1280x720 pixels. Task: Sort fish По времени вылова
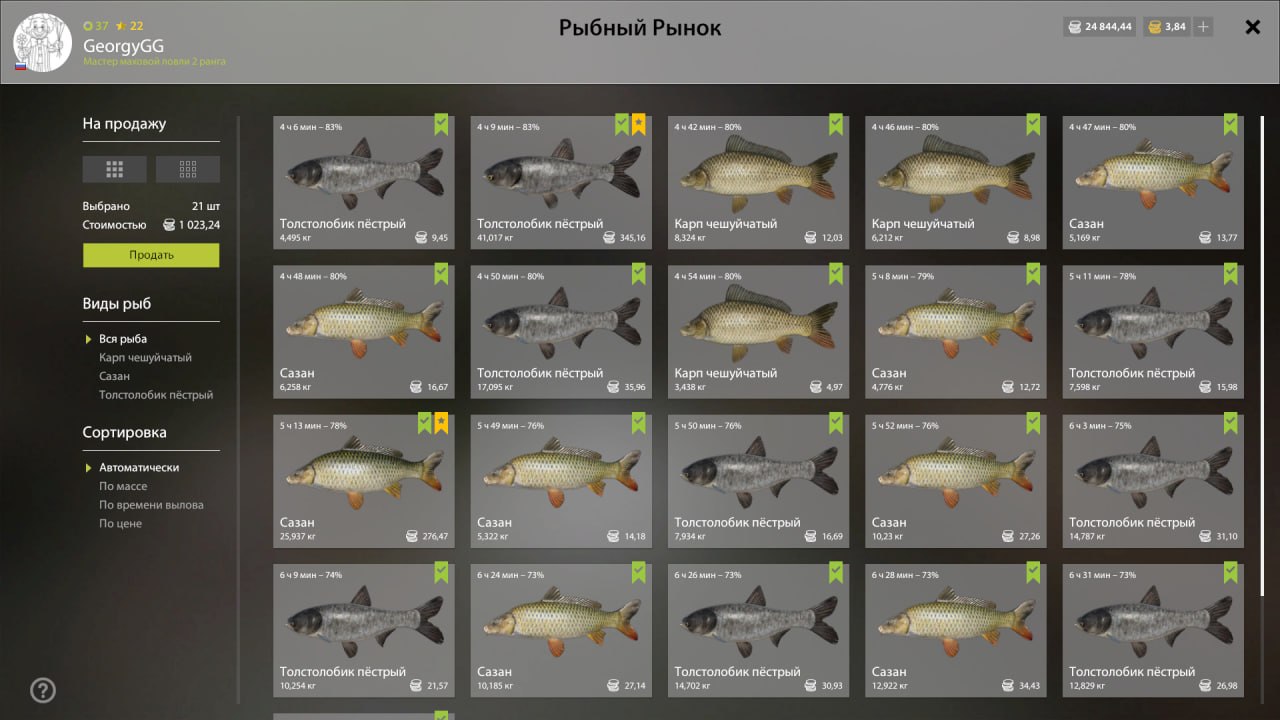pos(151,505)
